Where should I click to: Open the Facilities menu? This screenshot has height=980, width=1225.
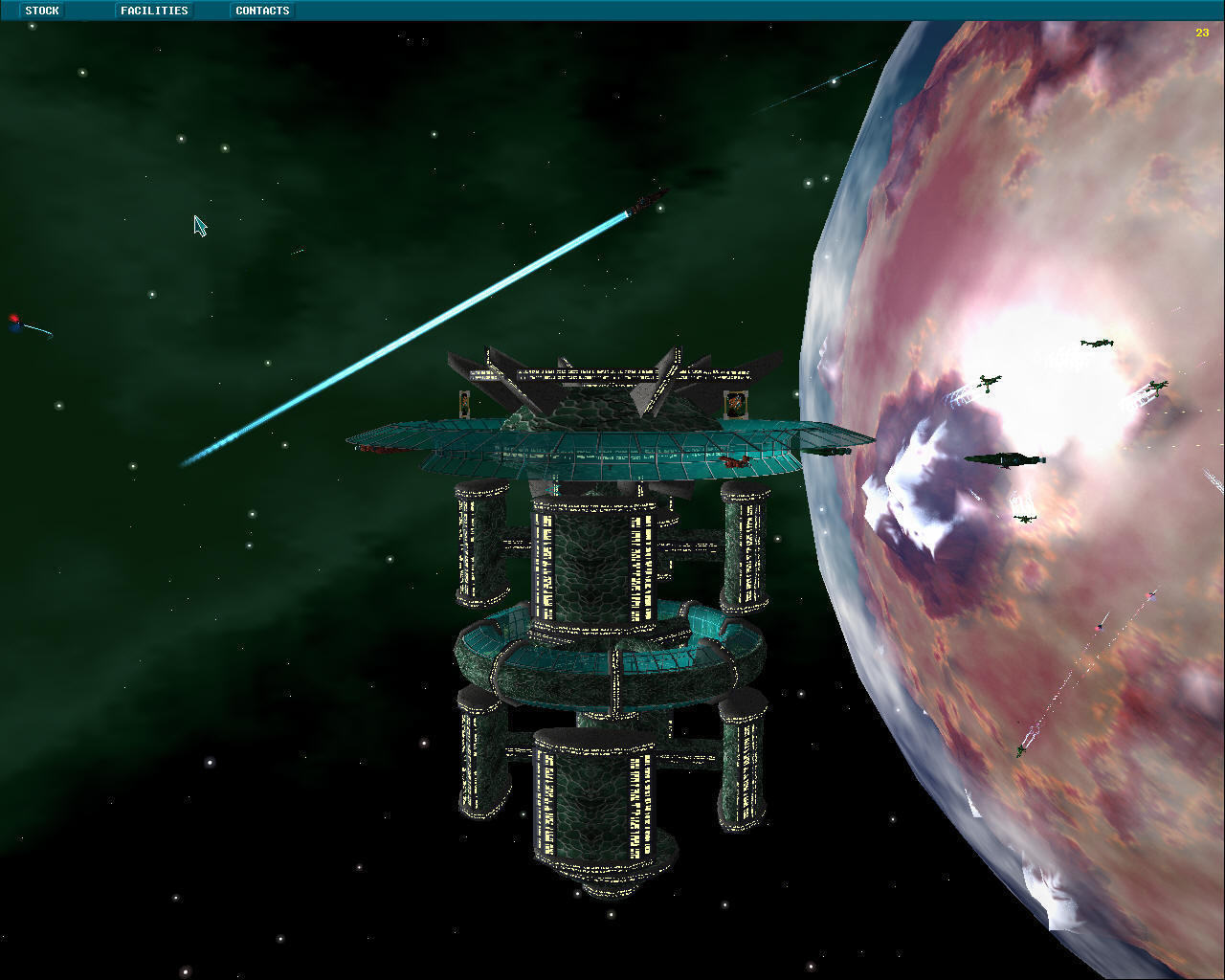click(154, 11)
